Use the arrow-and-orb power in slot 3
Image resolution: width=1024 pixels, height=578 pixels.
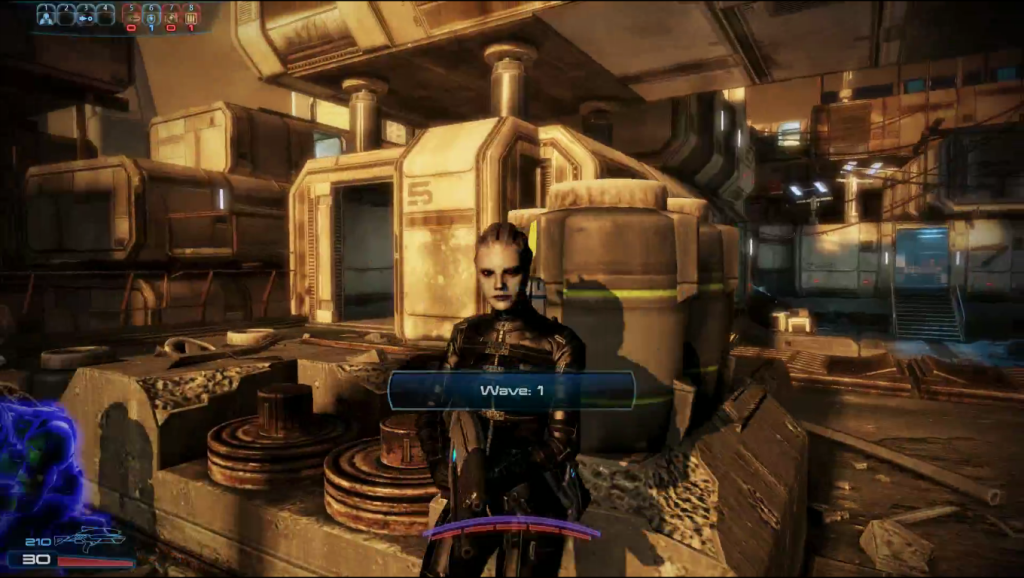[86, 14]
